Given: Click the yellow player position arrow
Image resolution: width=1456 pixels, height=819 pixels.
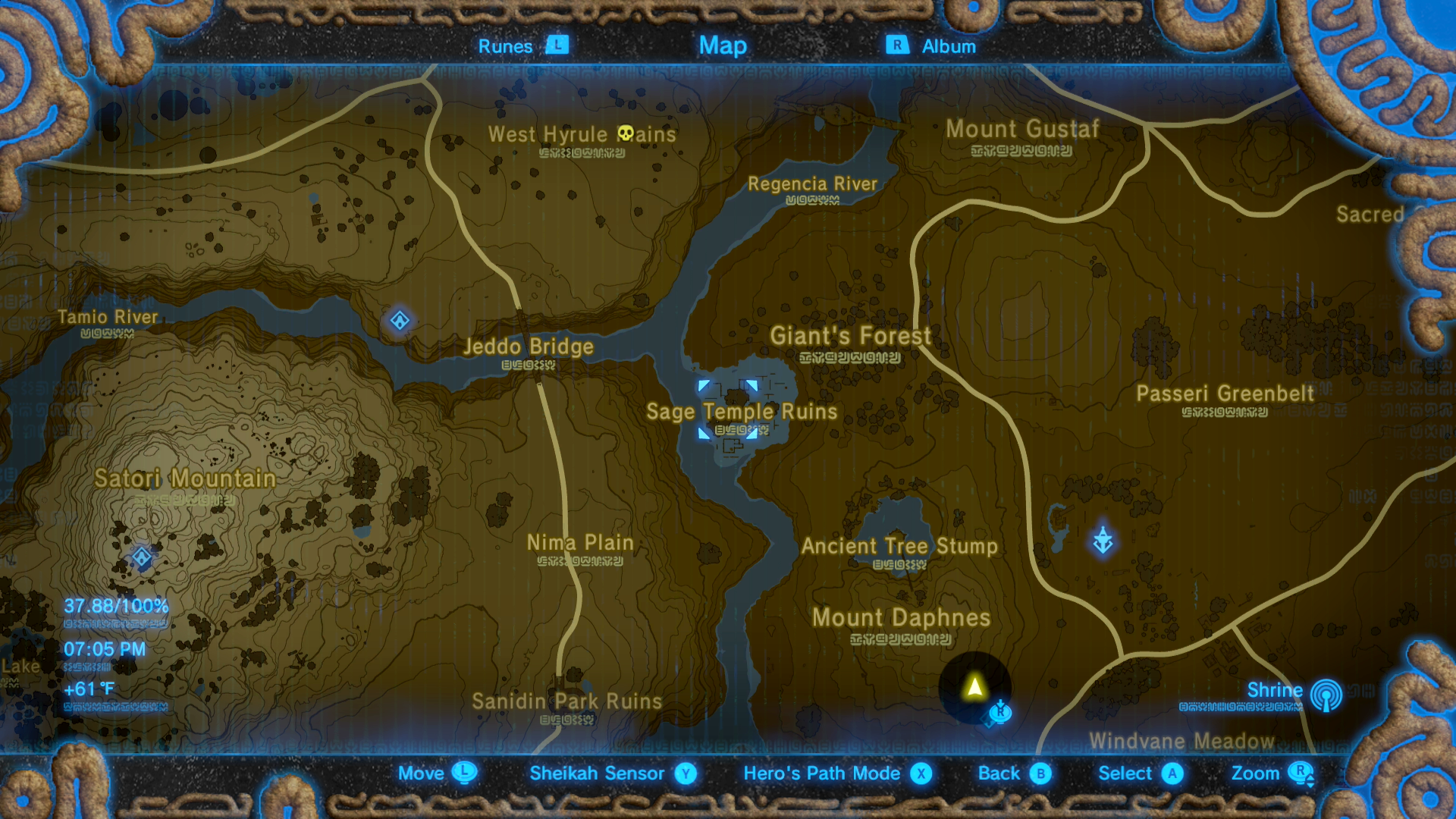Looking at the screenshot, I should pos(974,689).
